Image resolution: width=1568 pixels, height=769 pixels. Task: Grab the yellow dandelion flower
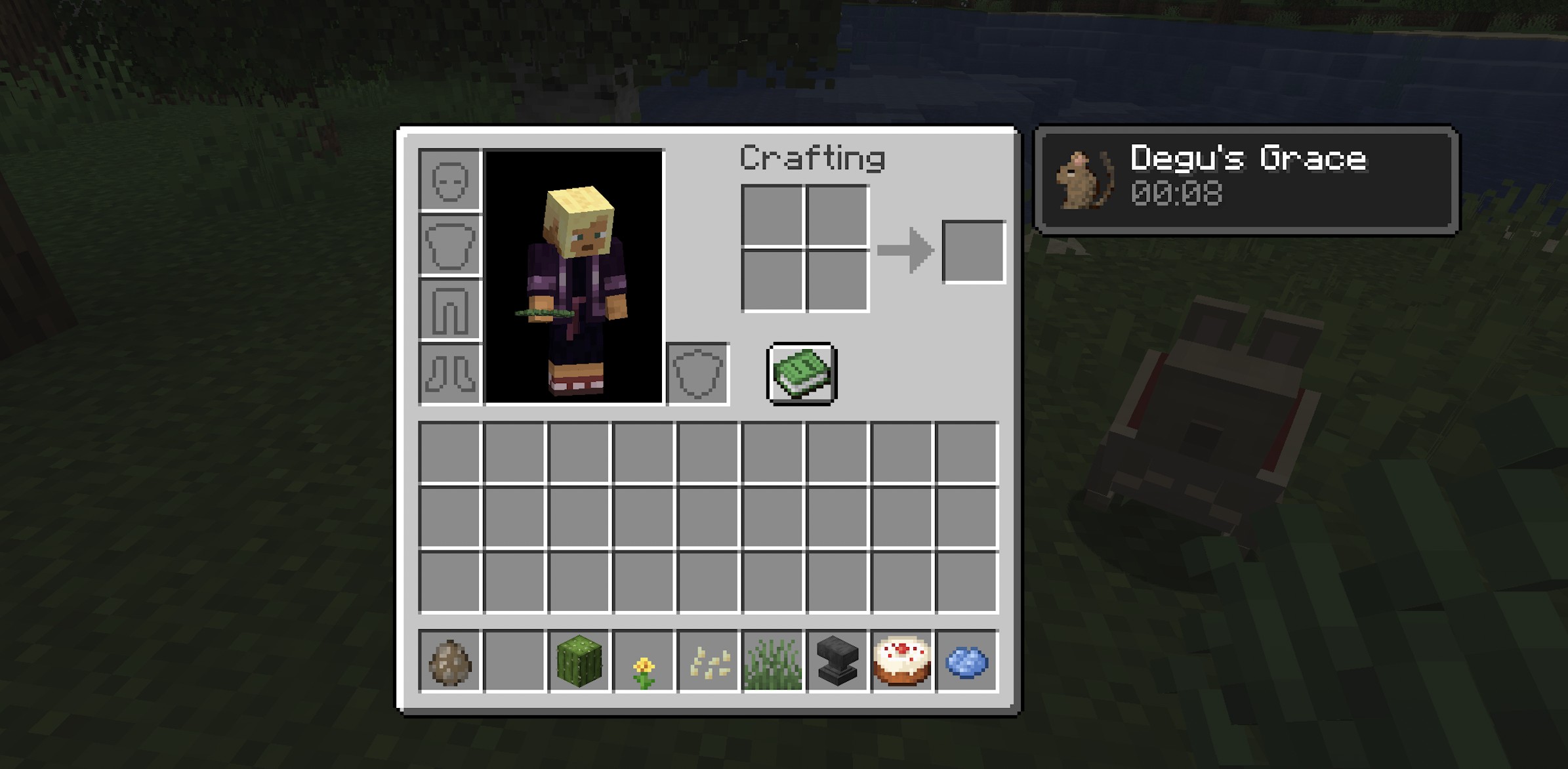644,661
